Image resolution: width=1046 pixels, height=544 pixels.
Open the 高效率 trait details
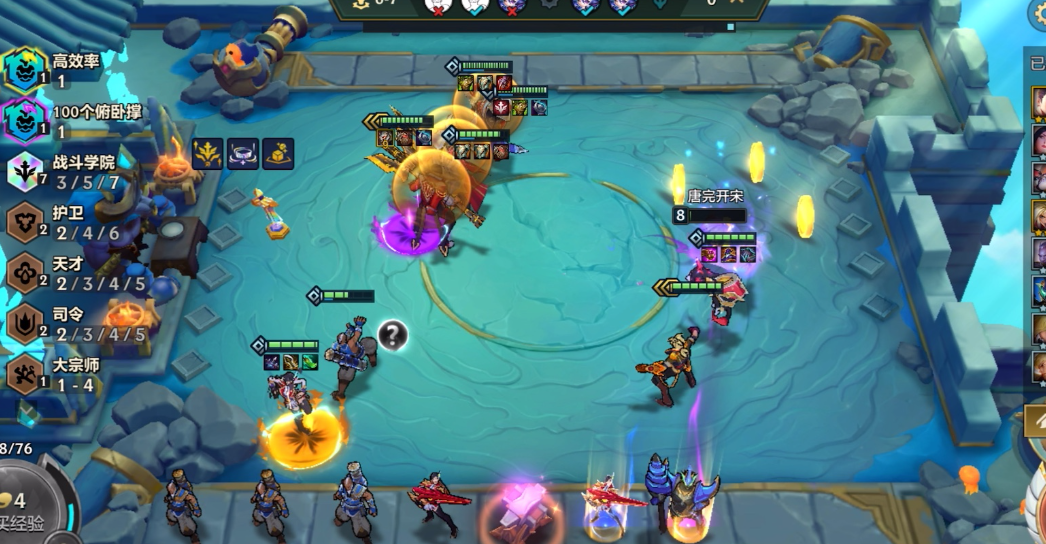click(x=60, y=70)
